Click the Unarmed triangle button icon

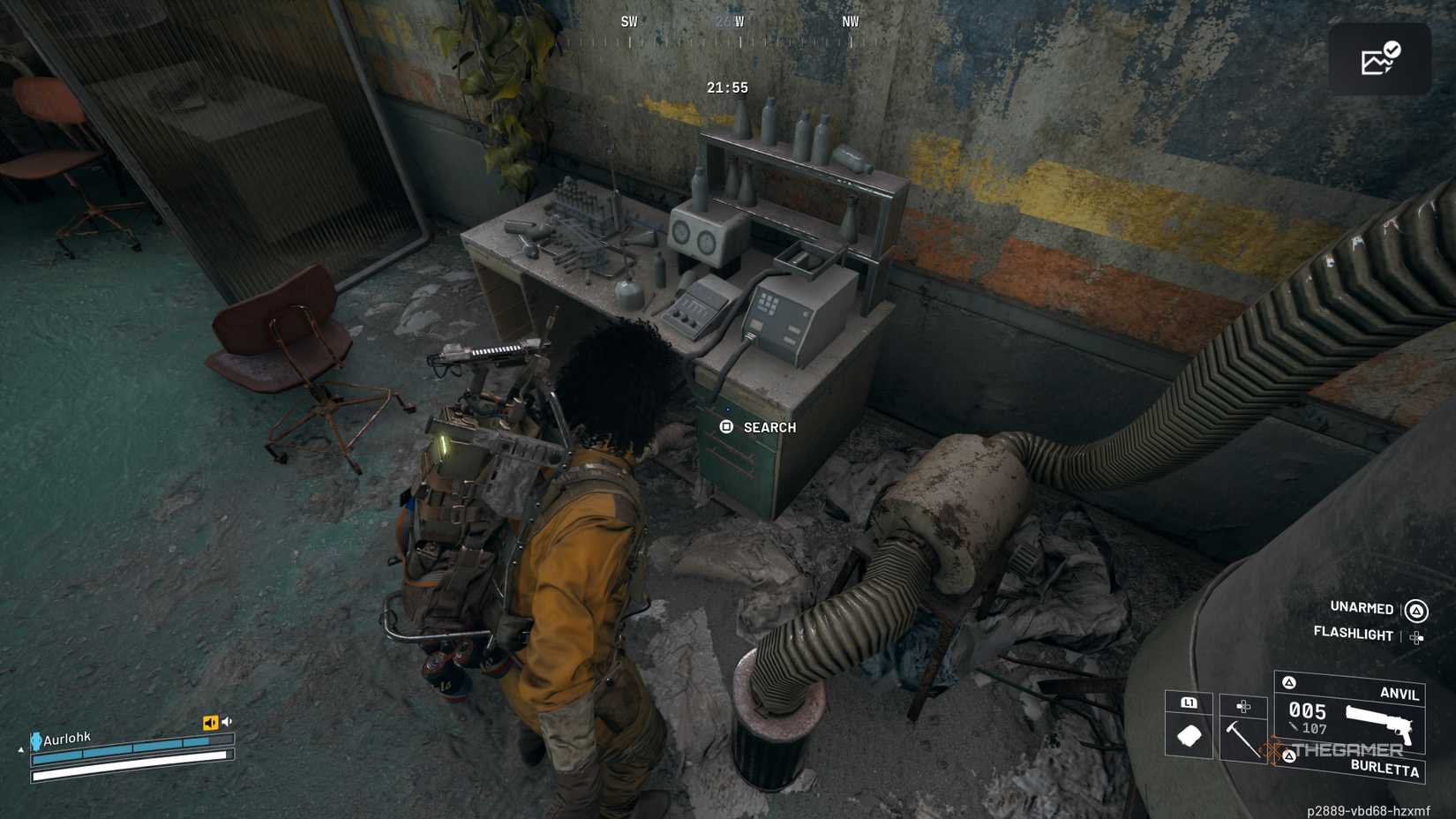click(x=1417, y=610)
